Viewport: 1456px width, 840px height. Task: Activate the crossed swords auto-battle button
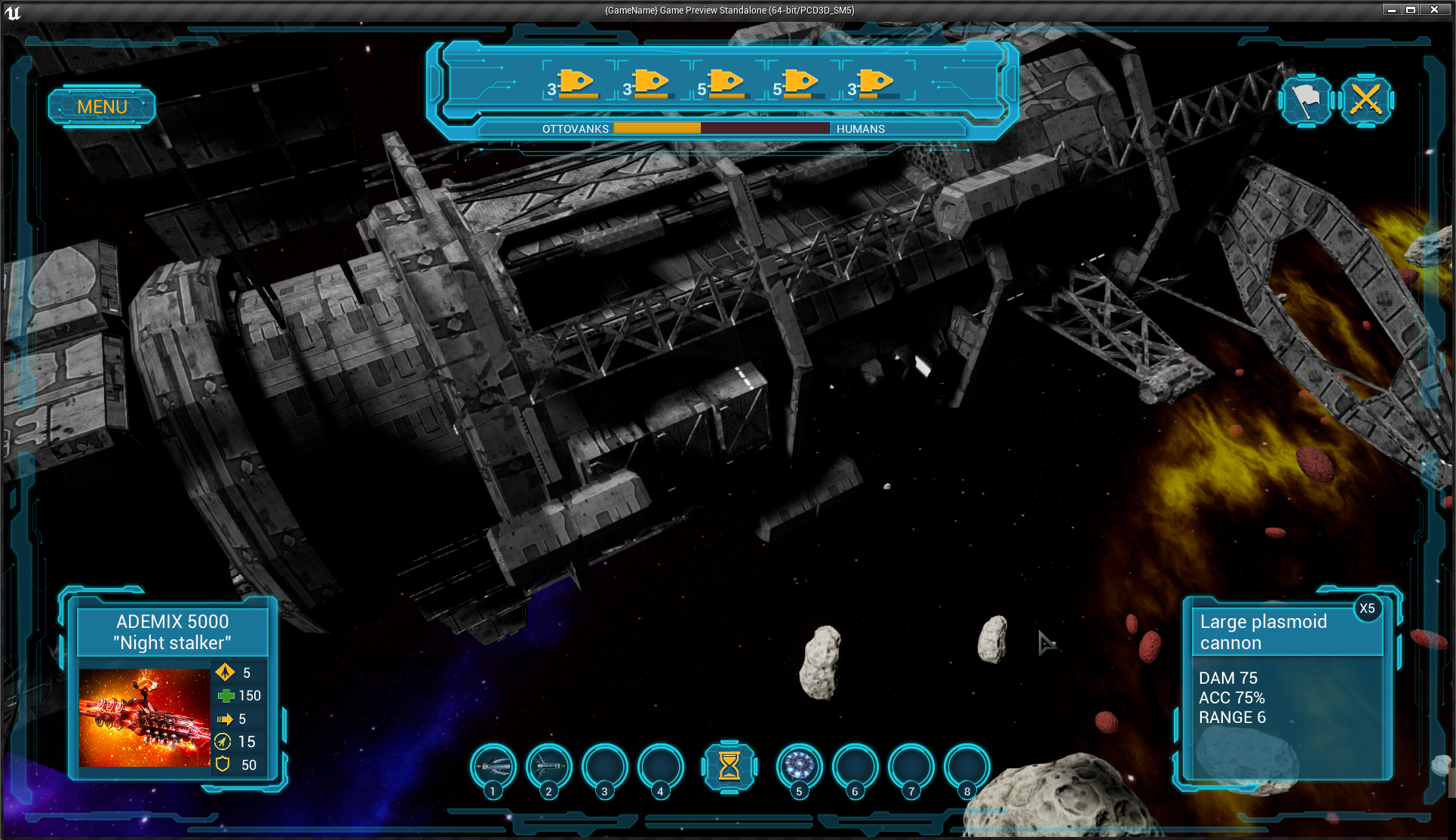click(1365, 100)
